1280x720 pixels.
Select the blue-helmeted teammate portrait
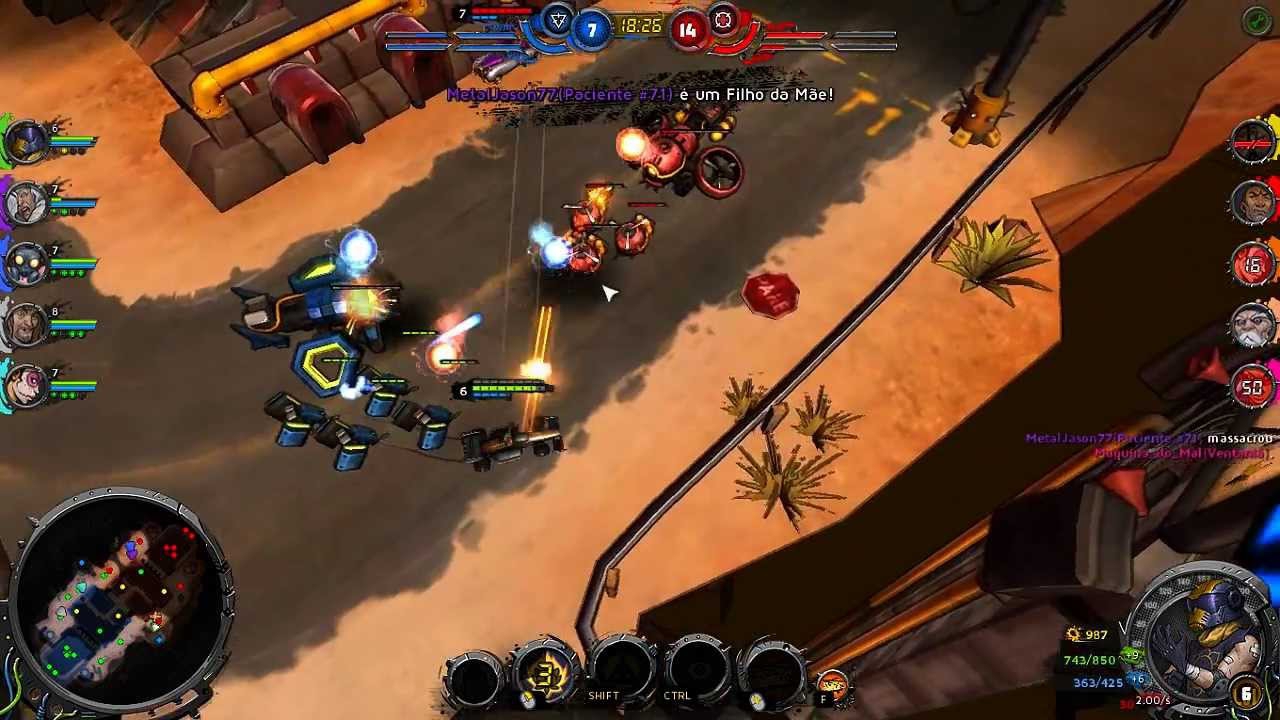(x=27, y=143)
